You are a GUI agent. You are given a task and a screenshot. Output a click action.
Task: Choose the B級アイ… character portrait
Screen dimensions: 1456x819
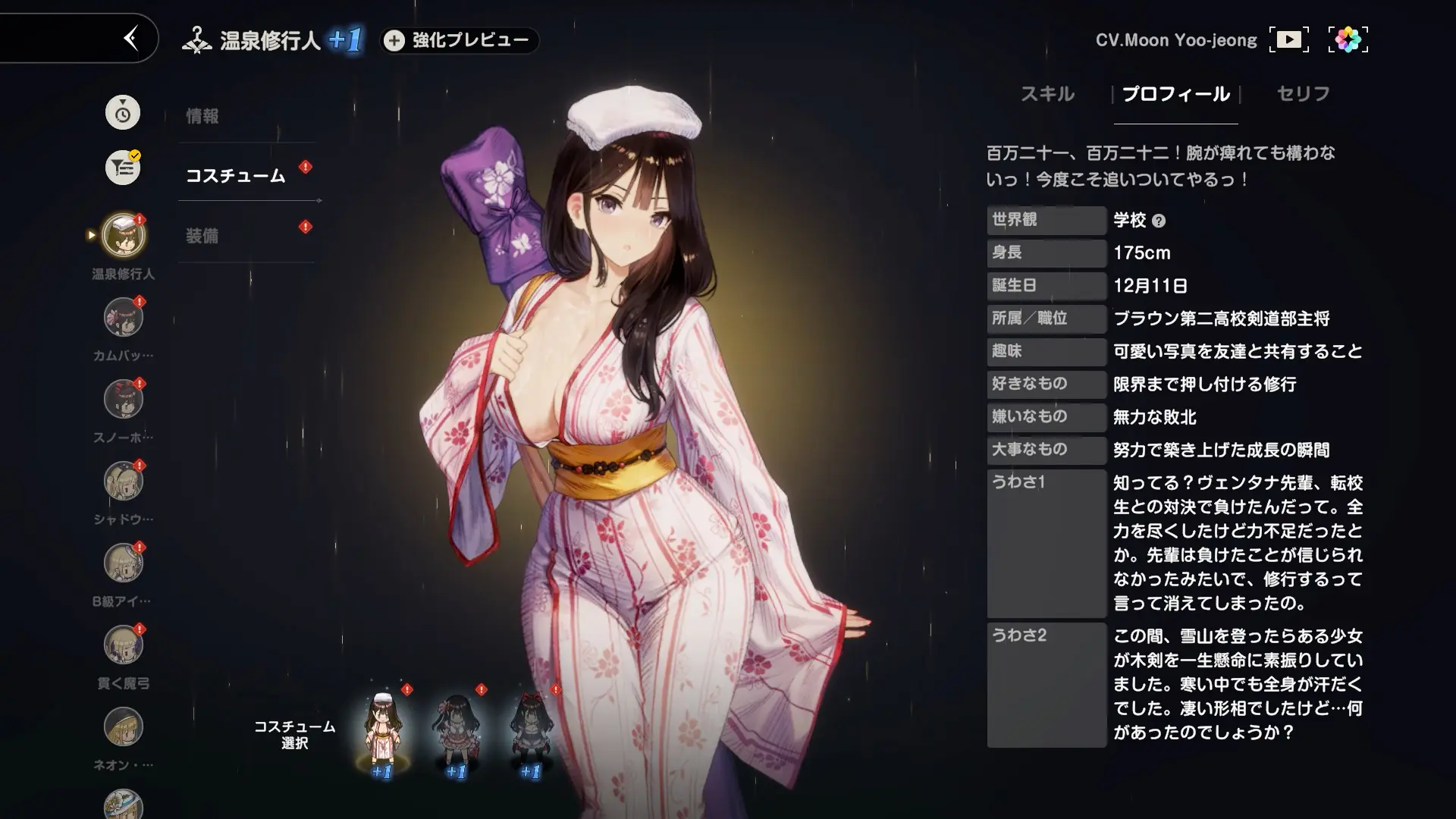[x=123, y=563]
